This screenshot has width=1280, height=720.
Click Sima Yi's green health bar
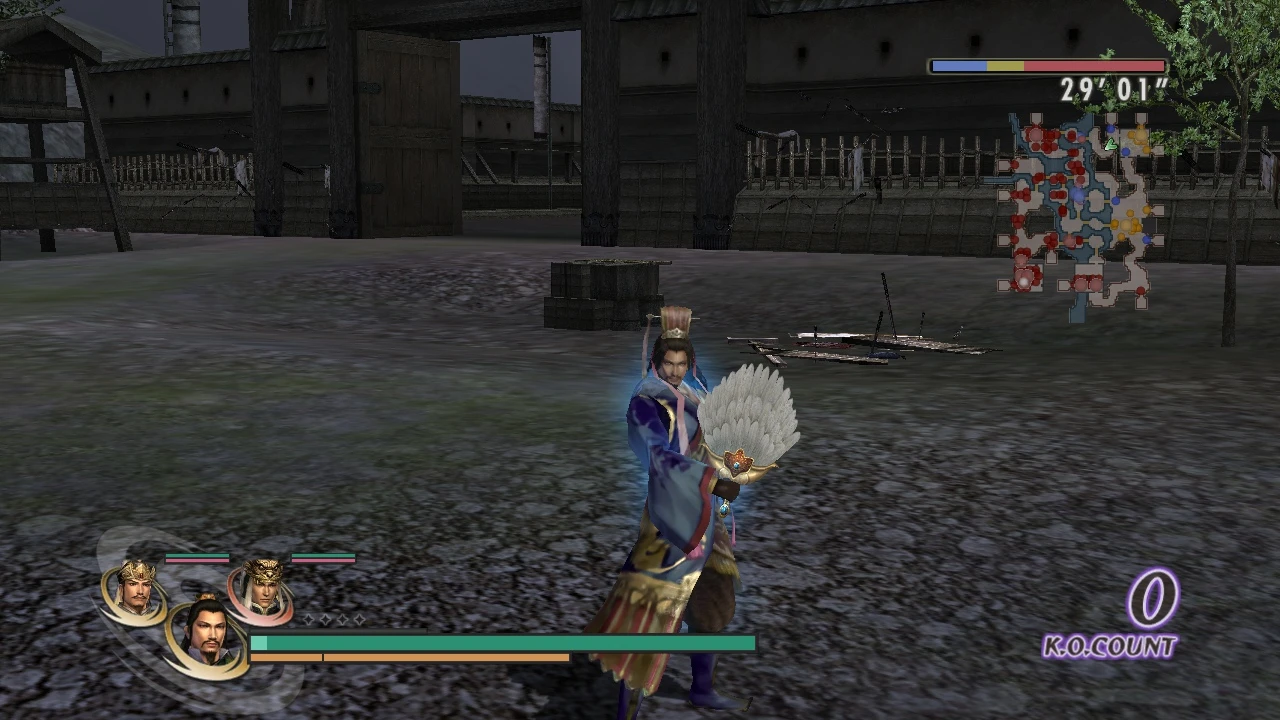[x=322, y=556]
